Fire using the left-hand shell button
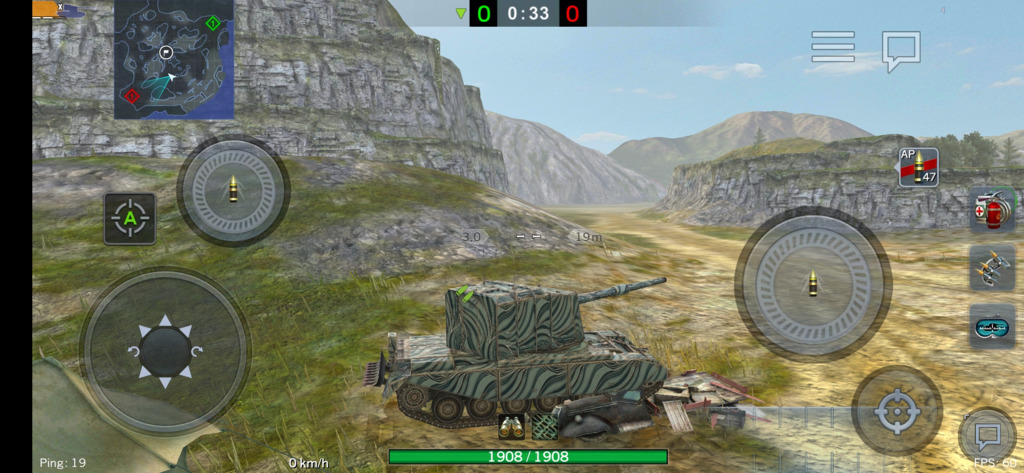 [233, 190]
